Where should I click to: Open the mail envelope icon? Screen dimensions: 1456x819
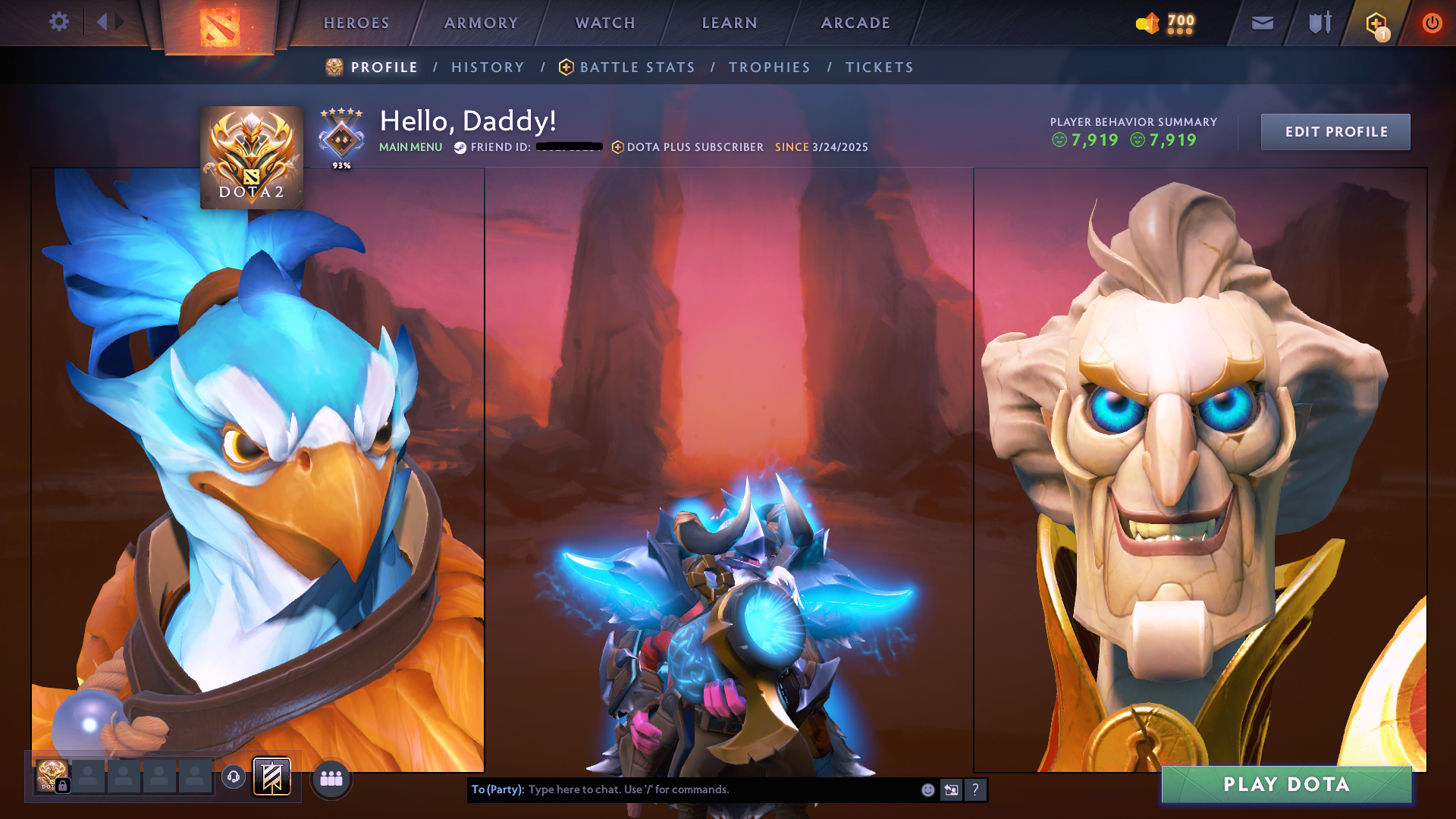tap(1262, 24)
